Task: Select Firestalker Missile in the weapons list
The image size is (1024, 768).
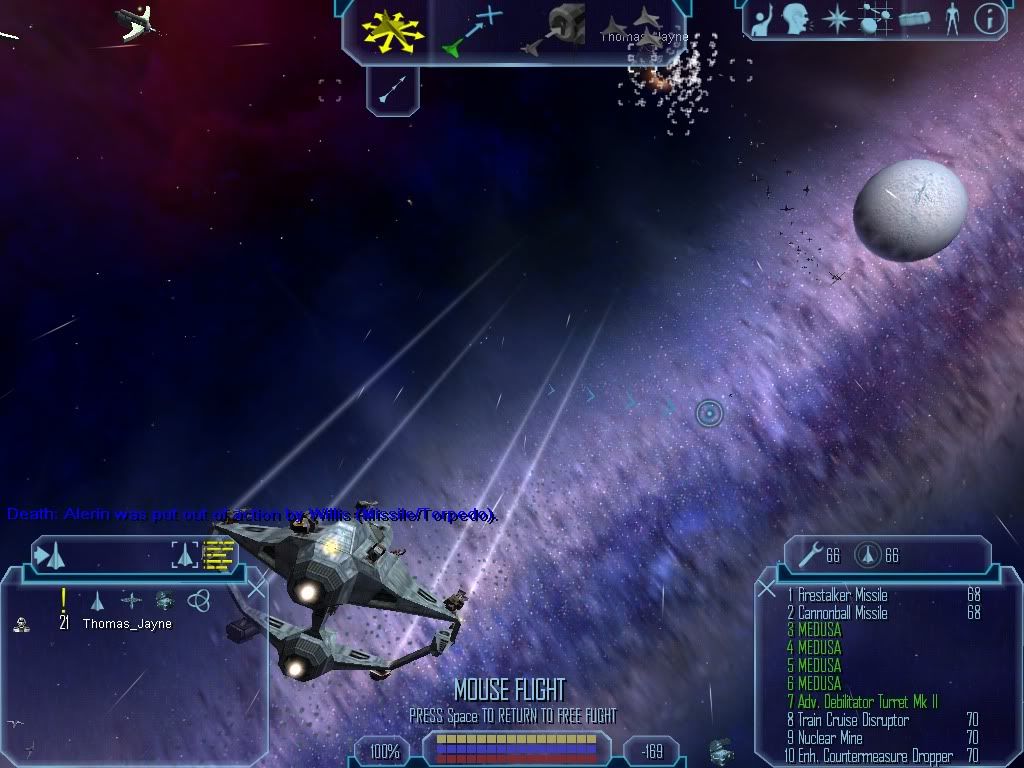Action: [x=842, y=596]
